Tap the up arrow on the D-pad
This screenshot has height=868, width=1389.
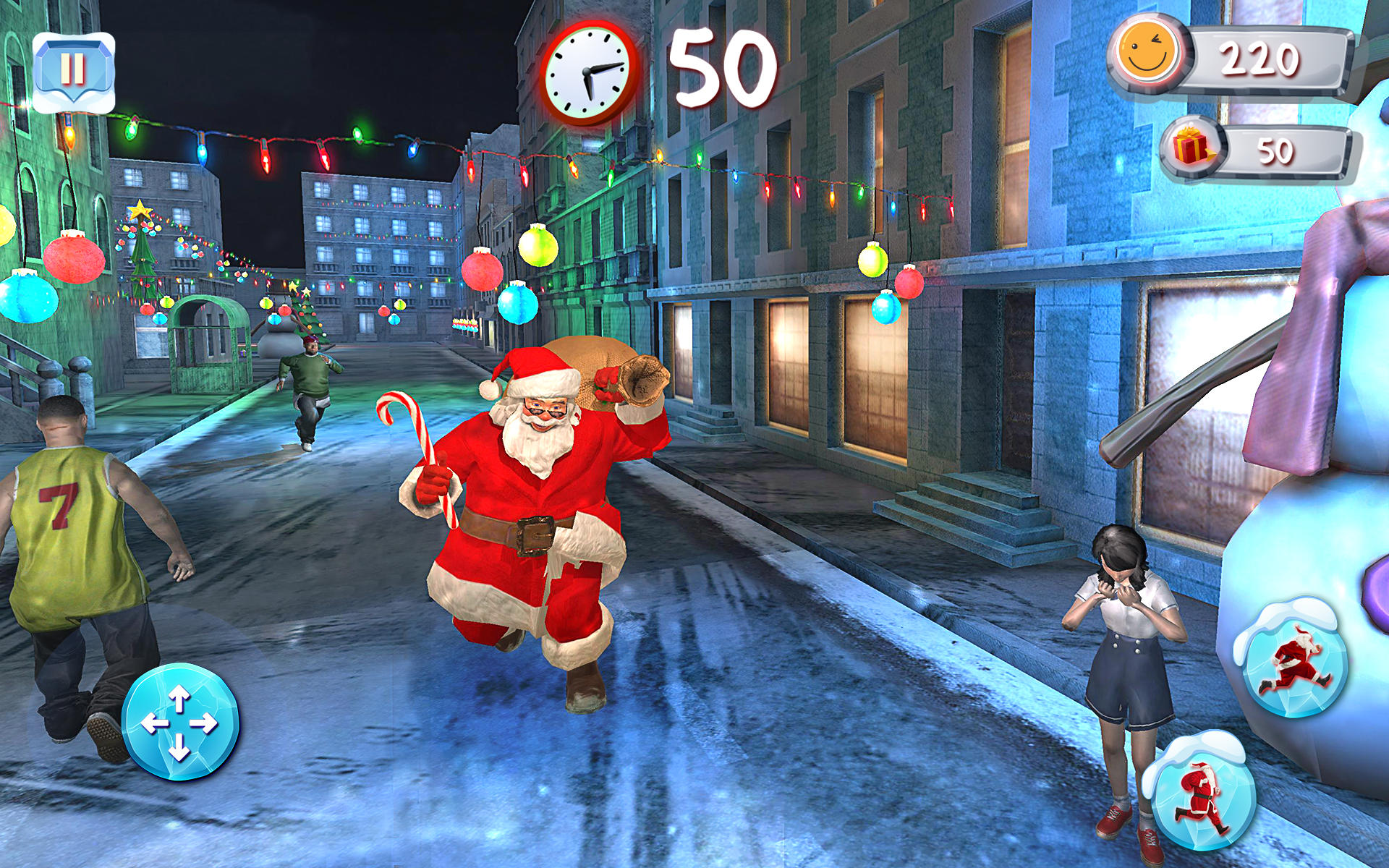pos(179,698)
